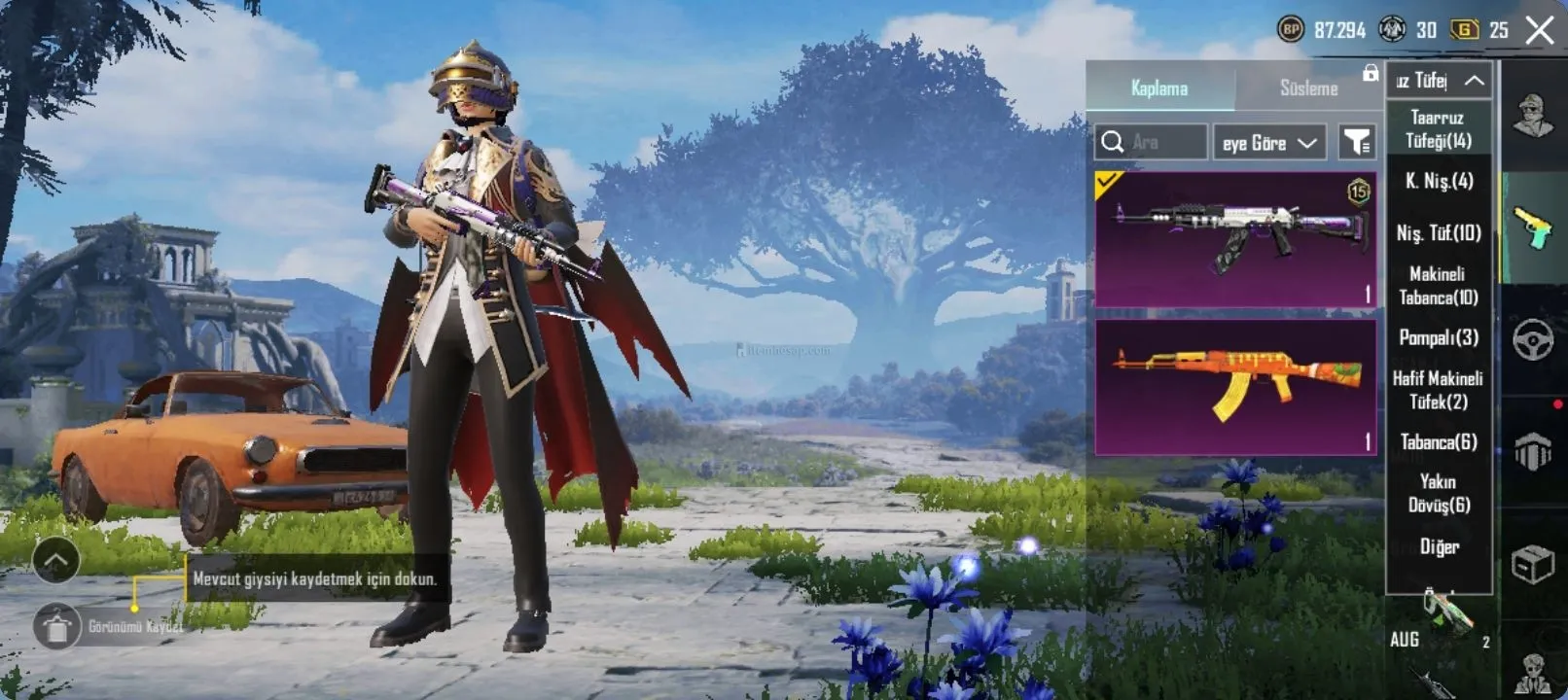Image resolution: width=1568 pixels, height=700 pixels.
Task: Choose K. Niş. weapon category
Action: [1439, 181]
